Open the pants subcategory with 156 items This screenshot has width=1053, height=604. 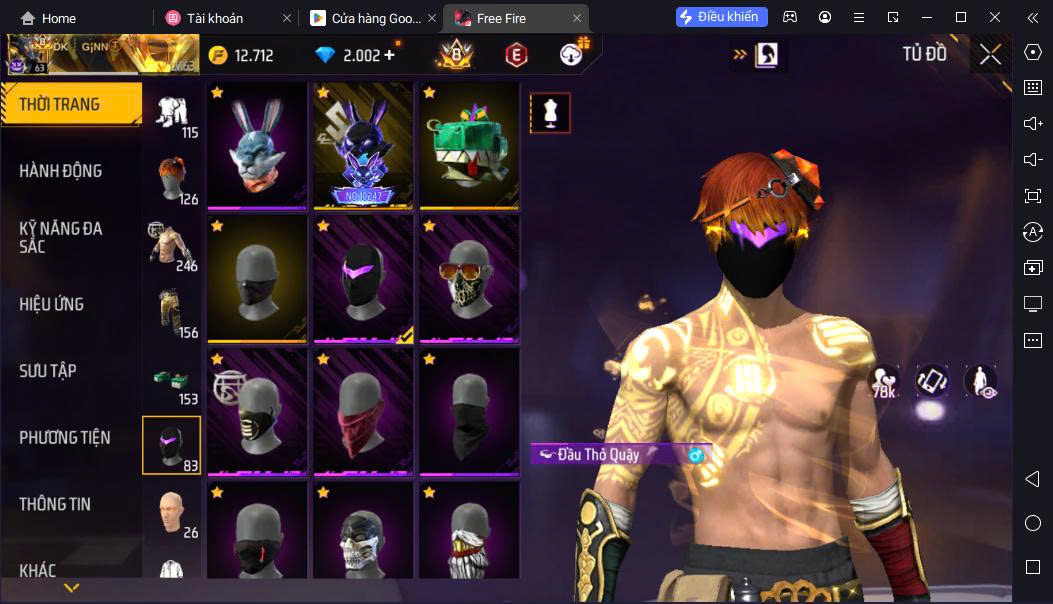172,311
